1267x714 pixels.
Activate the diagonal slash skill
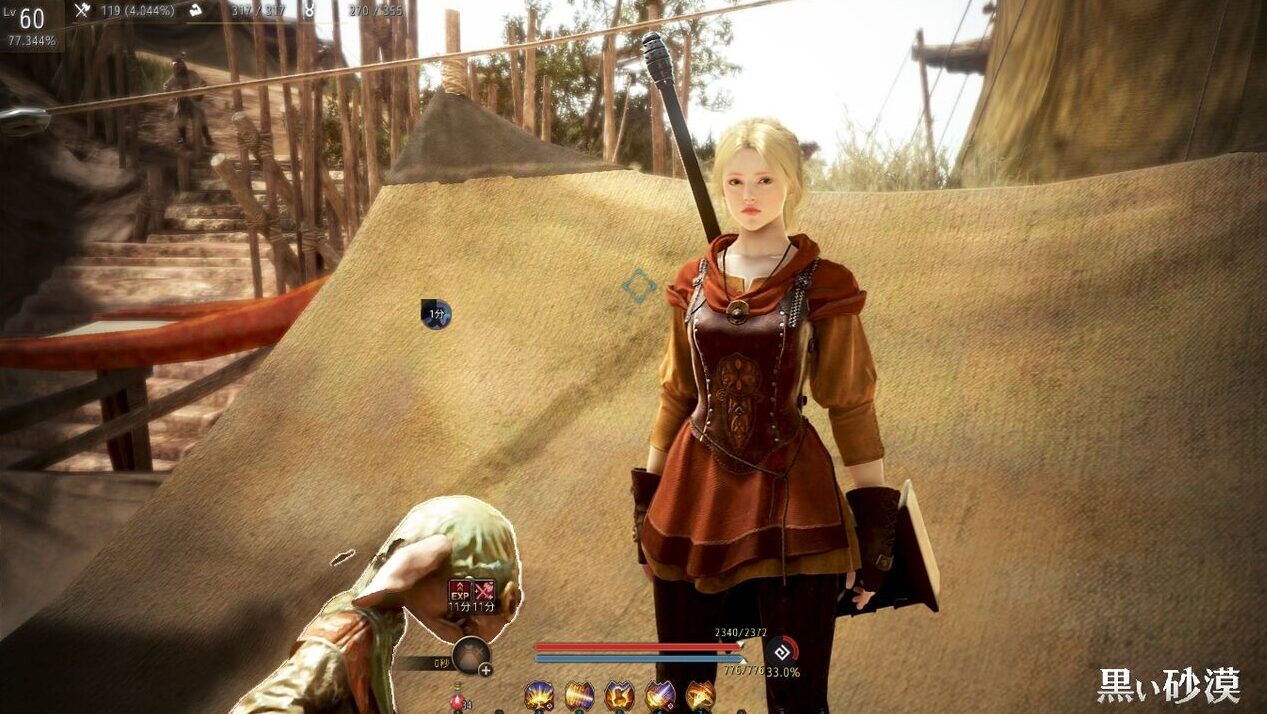659,695
